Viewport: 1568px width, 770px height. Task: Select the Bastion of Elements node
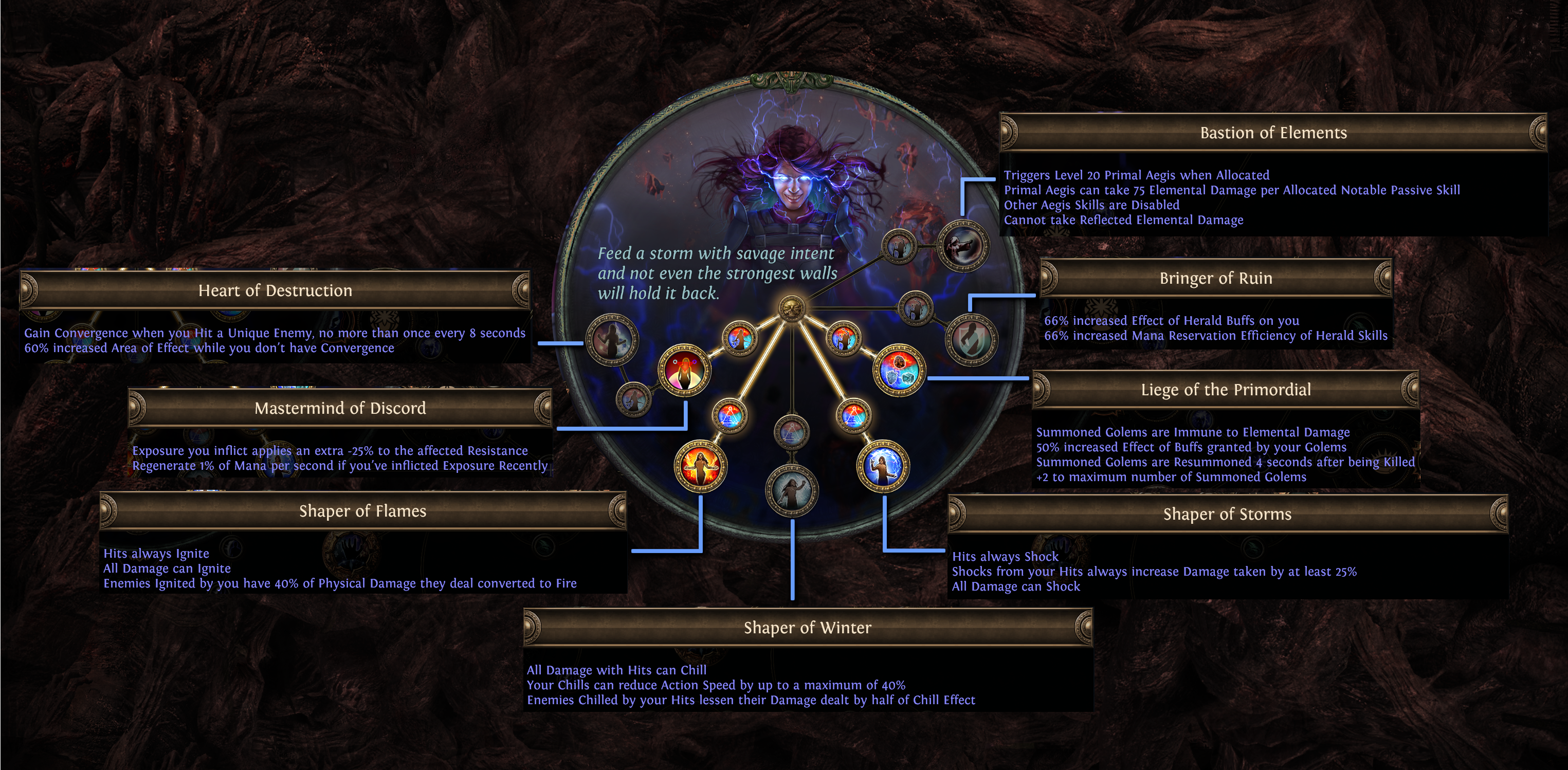[x=962, y=246]
